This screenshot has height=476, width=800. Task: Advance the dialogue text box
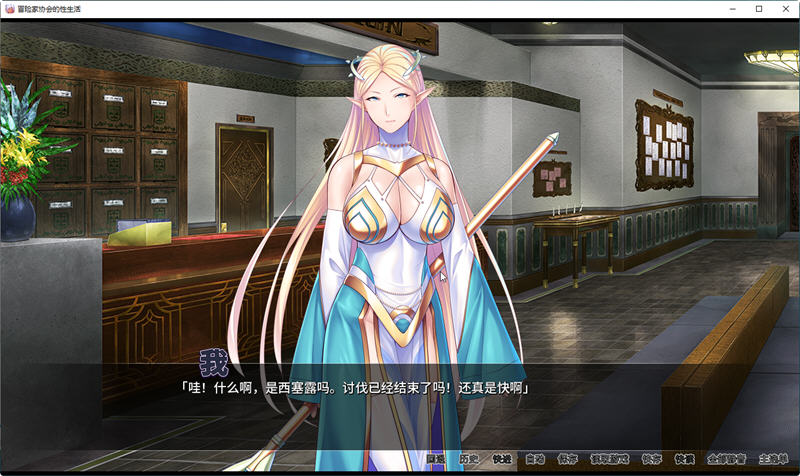400,400
